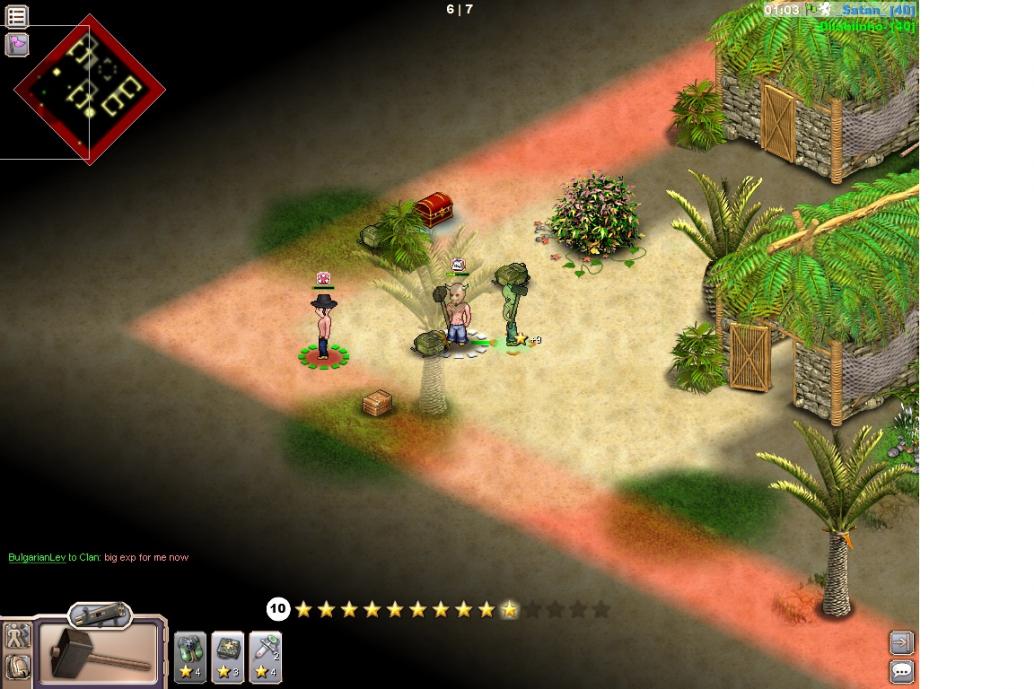Use the green grenades item slot
Viewport: 1034px width, 689px height.
tap(190, 657)
